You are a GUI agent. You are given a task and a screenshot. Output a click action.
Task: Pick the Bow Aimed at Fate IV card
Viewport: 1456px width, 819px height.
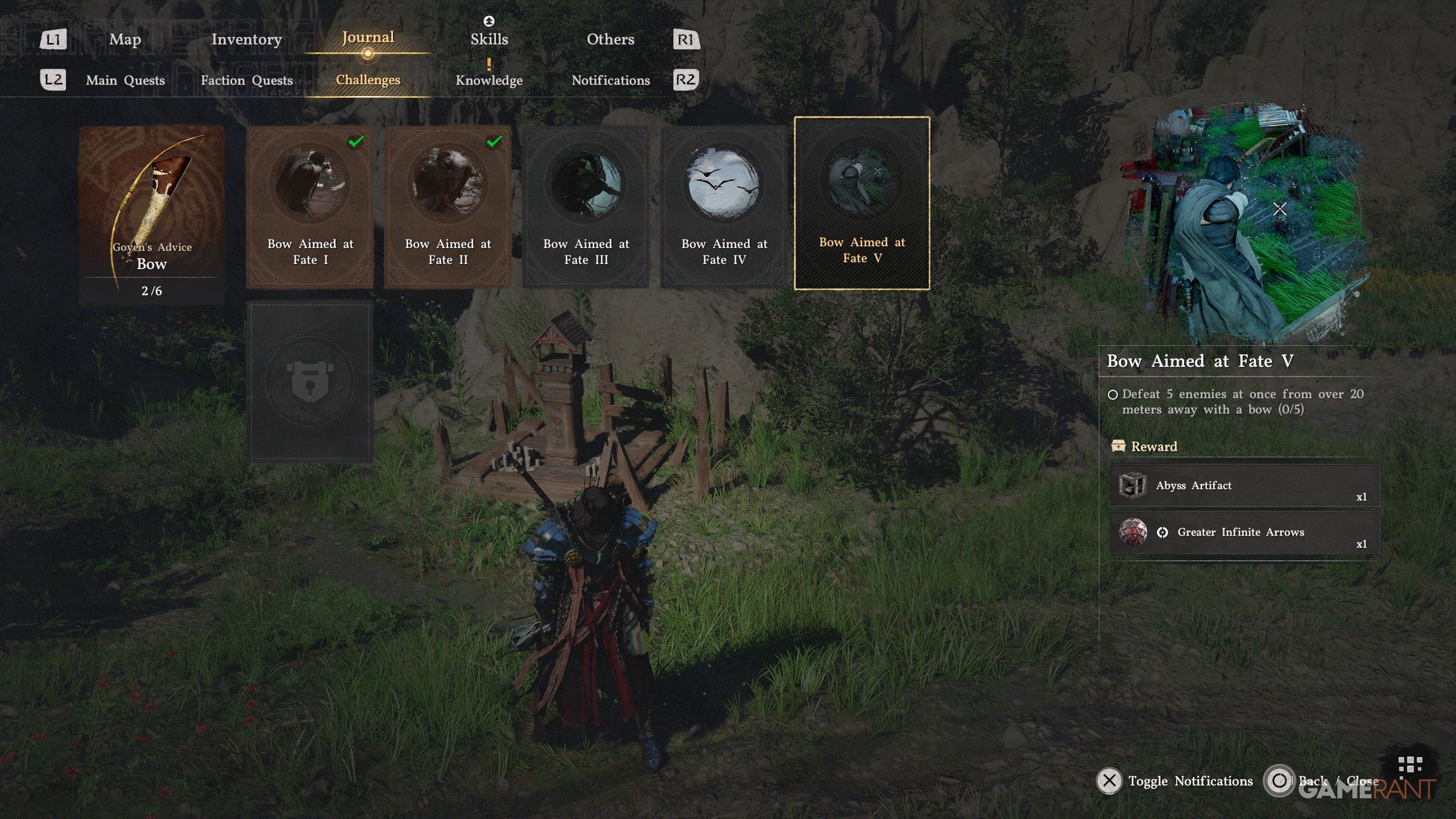pyautogui.click(x=724, y=208)
